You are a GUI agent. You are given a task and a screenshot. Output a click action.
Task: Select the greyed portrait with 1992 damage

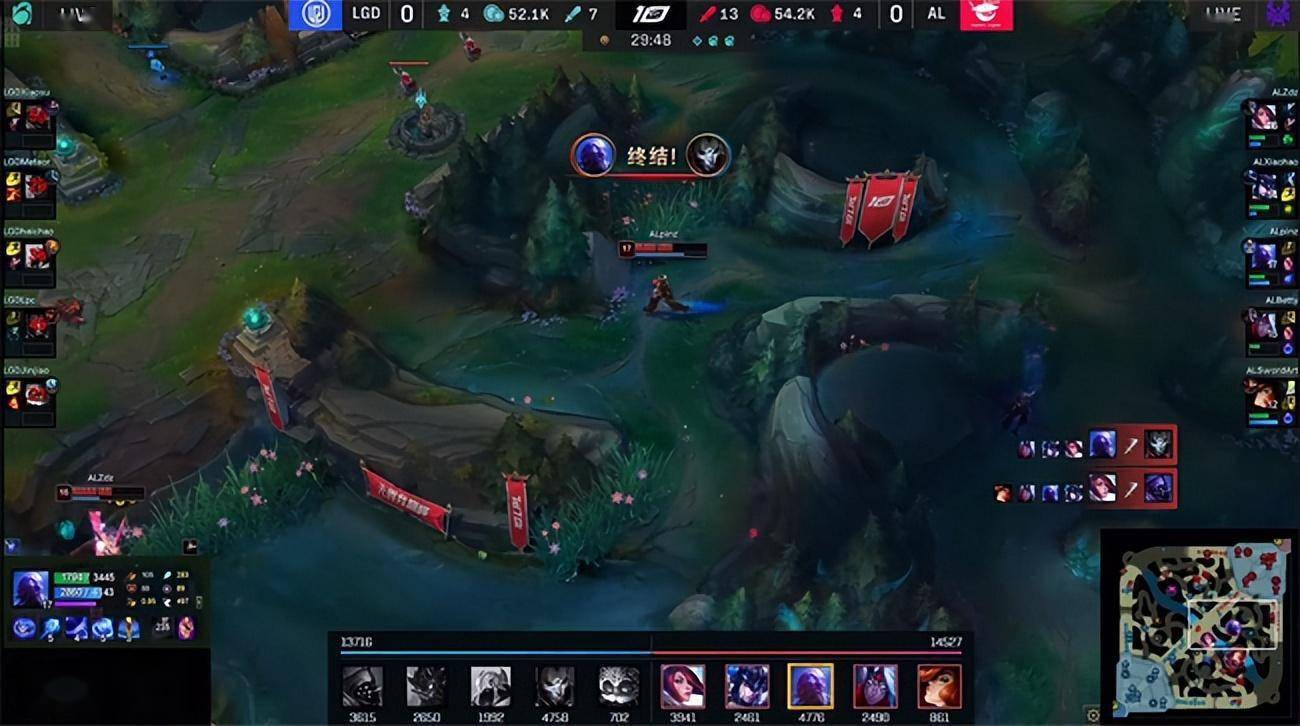coord(490,687)
